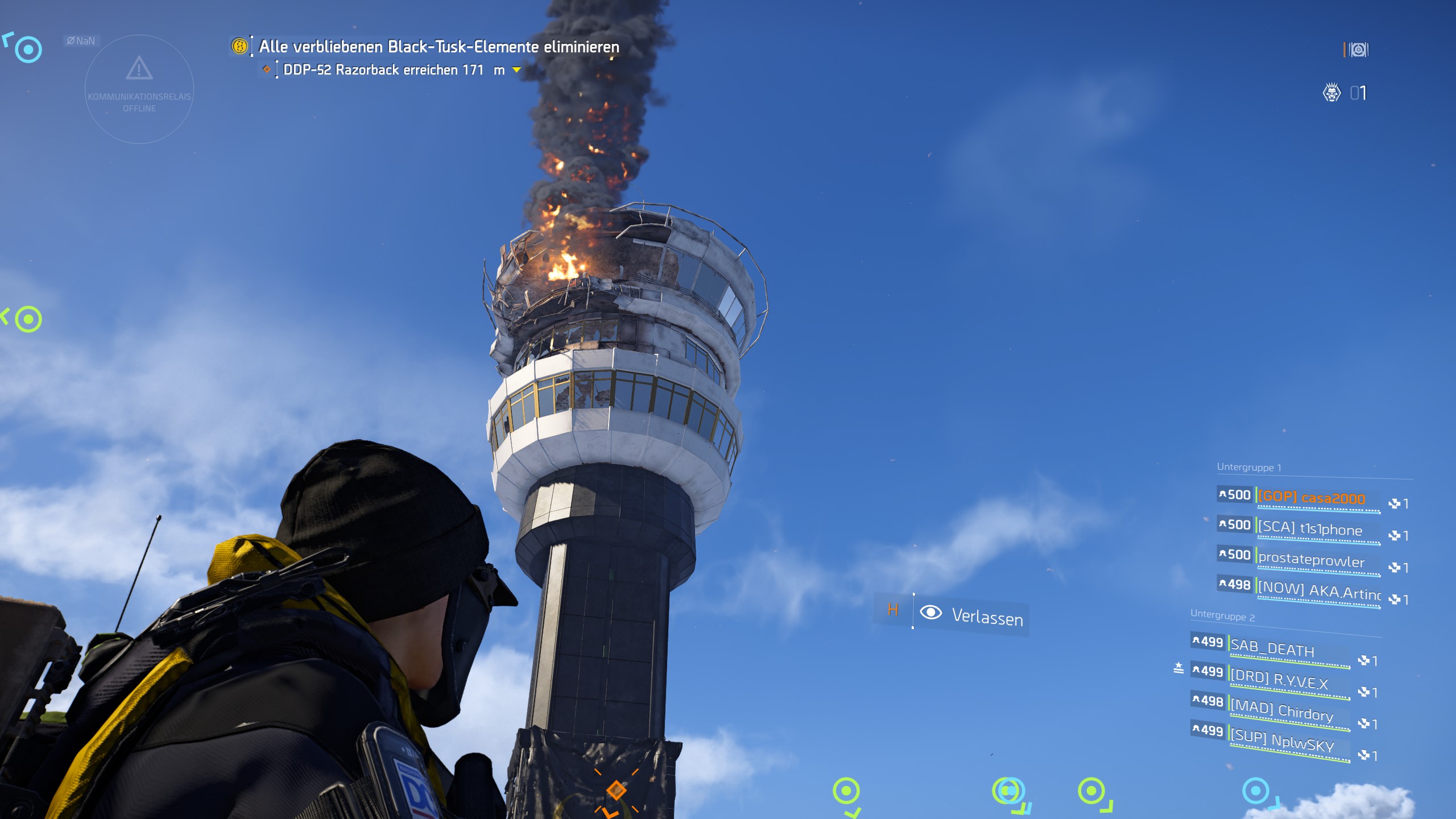Screen dimensions: 1456x819
Task: Click the wolf-head emblem beside the 01 counter
Action: [x=1331, y=93]
